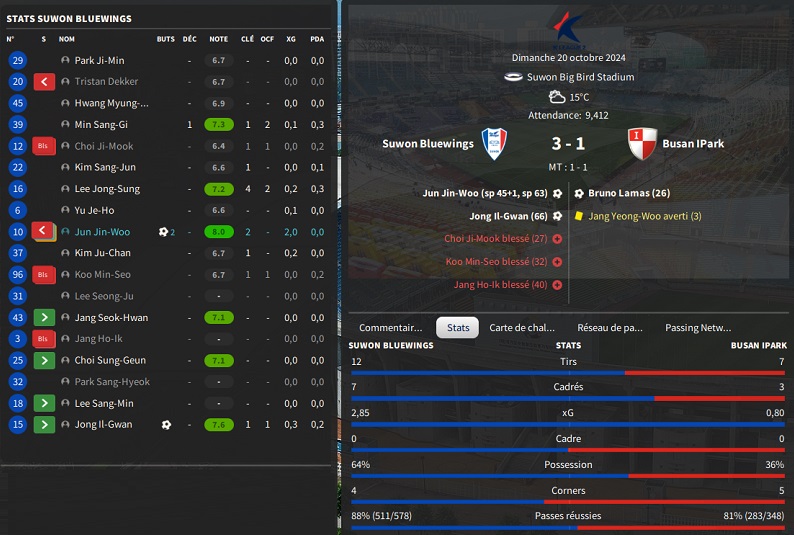Select Park Ji-Min in the player list
Image resolution: width=794 pixels, height=535 pixels.
(99, 61)
